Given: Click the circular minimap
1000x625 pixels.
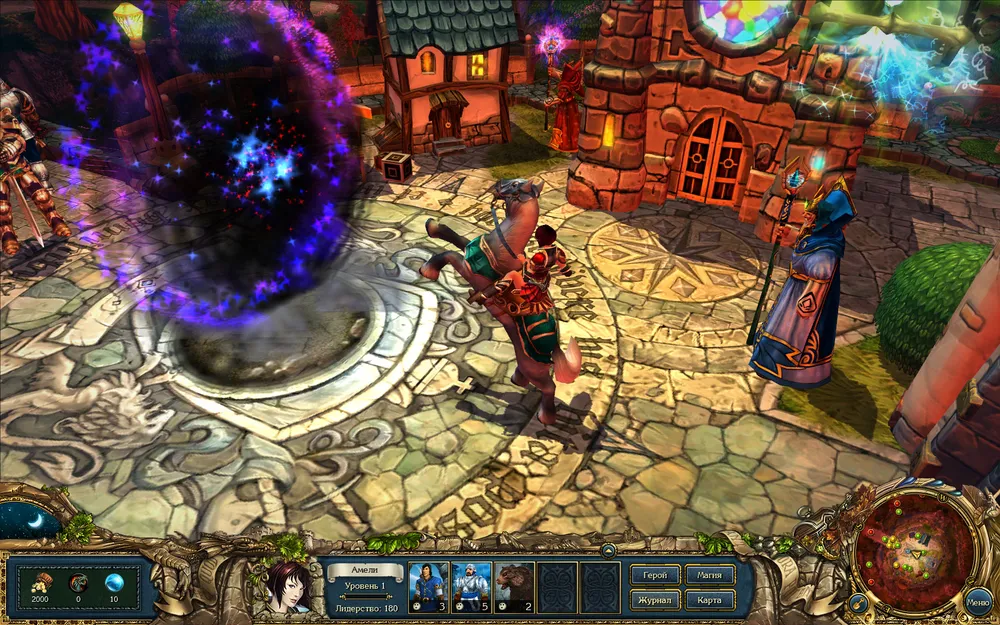Looking at the screenshot, I should tap(915, 545).
